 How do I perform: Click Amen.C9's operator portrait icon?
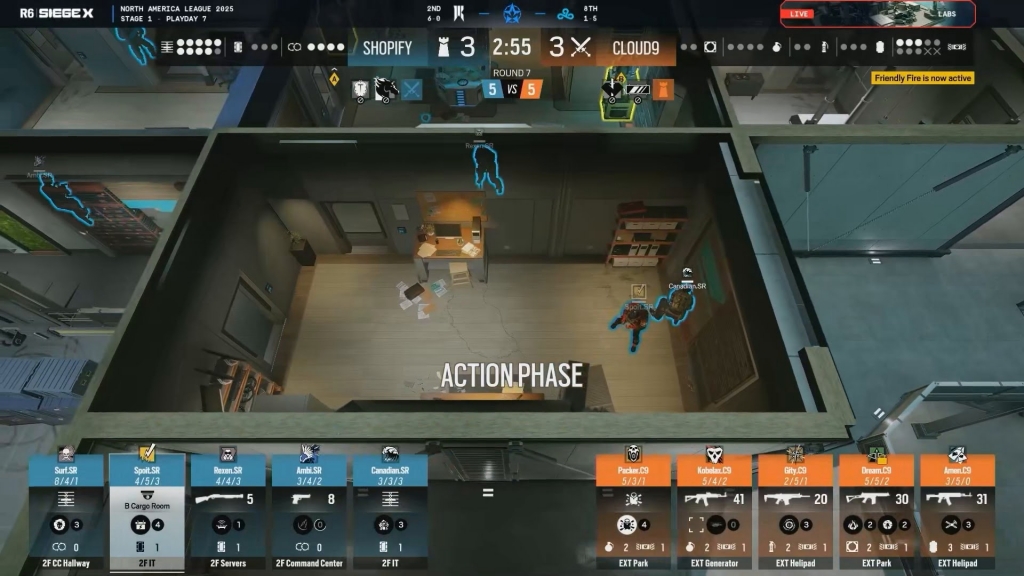pyautogui.click(x=957, y=454)
